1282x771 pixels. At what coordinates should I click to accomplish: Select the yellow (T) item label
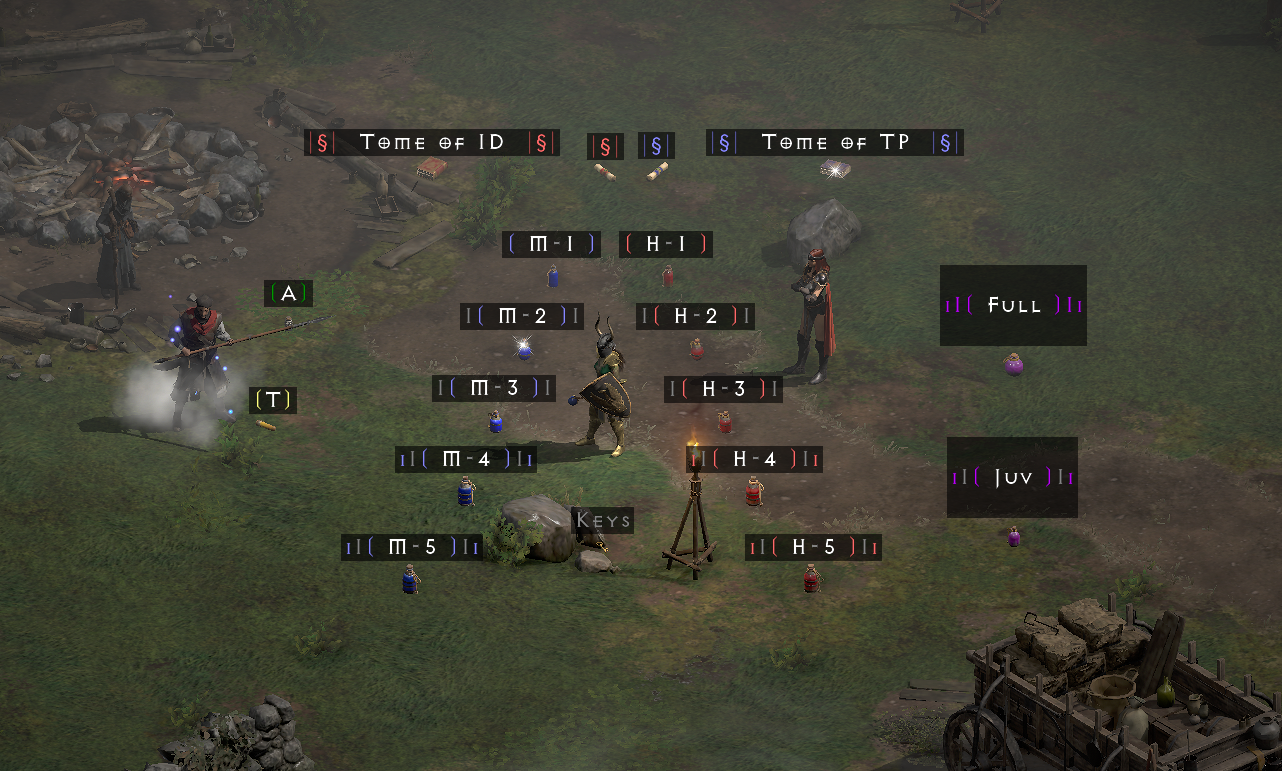coord(273,400)
